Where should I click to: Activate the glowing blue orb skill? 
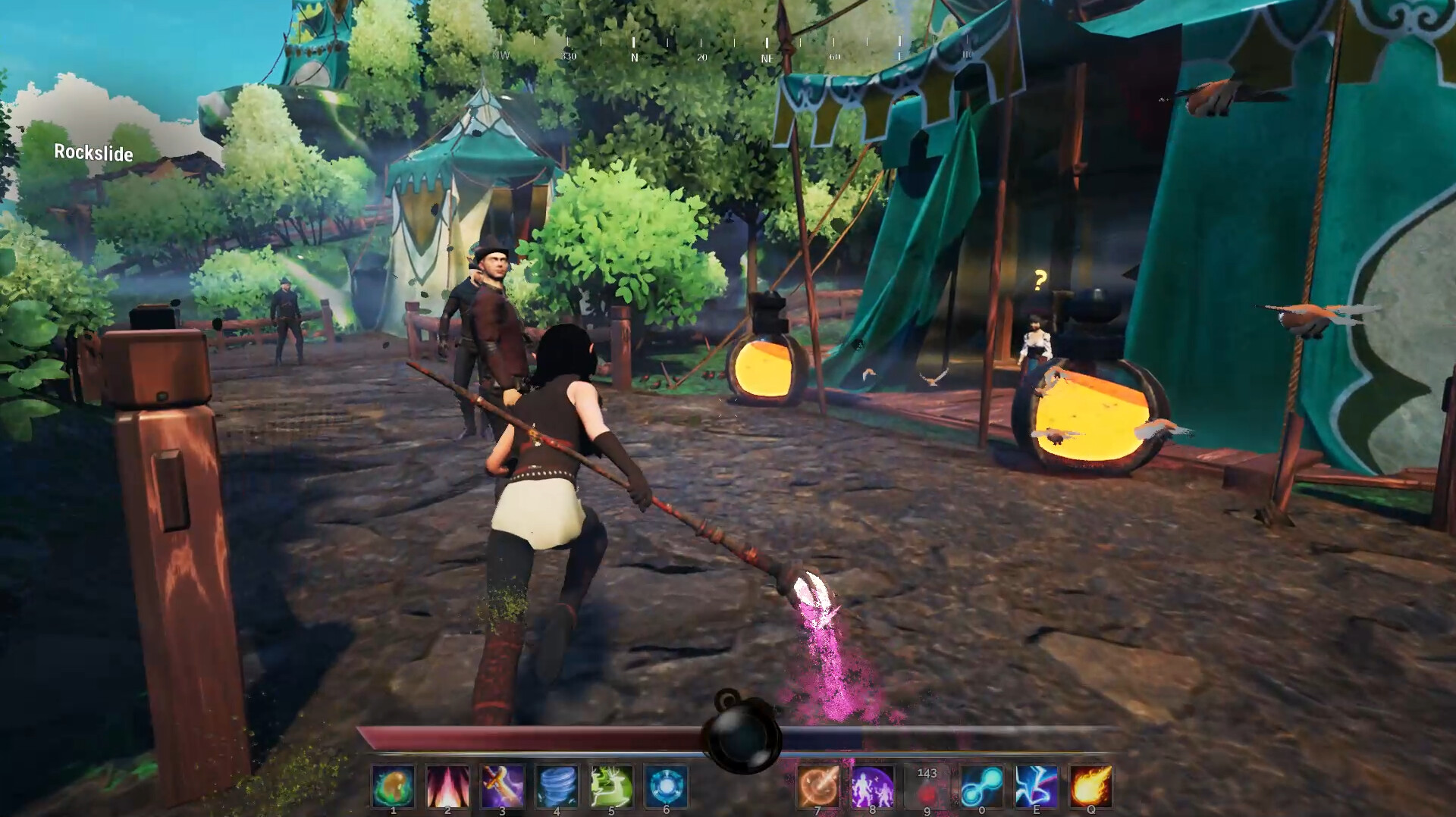tap(666, 786)
